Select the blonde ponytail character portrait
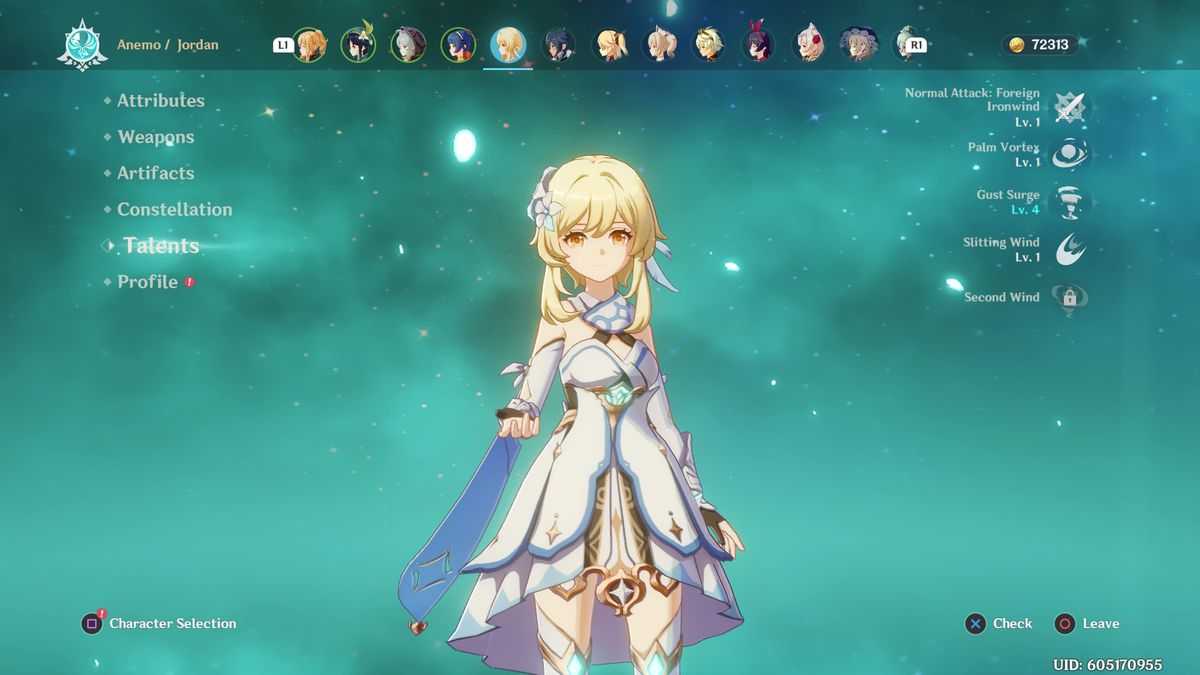Image resolution: width=1200 pixels, height=675 pixels. point(608,45)
